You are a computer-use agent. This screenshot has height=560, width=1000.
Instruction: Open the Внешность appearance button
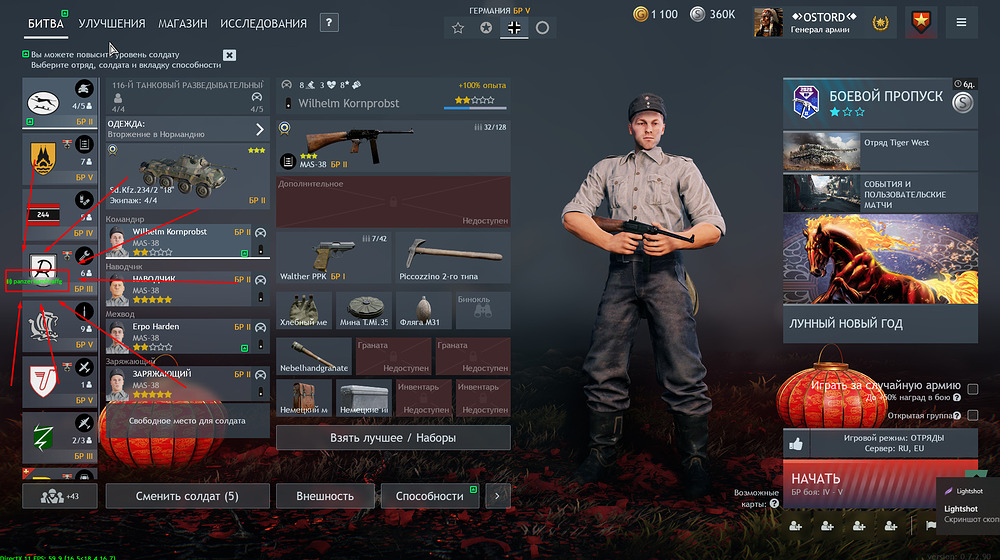click(325, 496)
